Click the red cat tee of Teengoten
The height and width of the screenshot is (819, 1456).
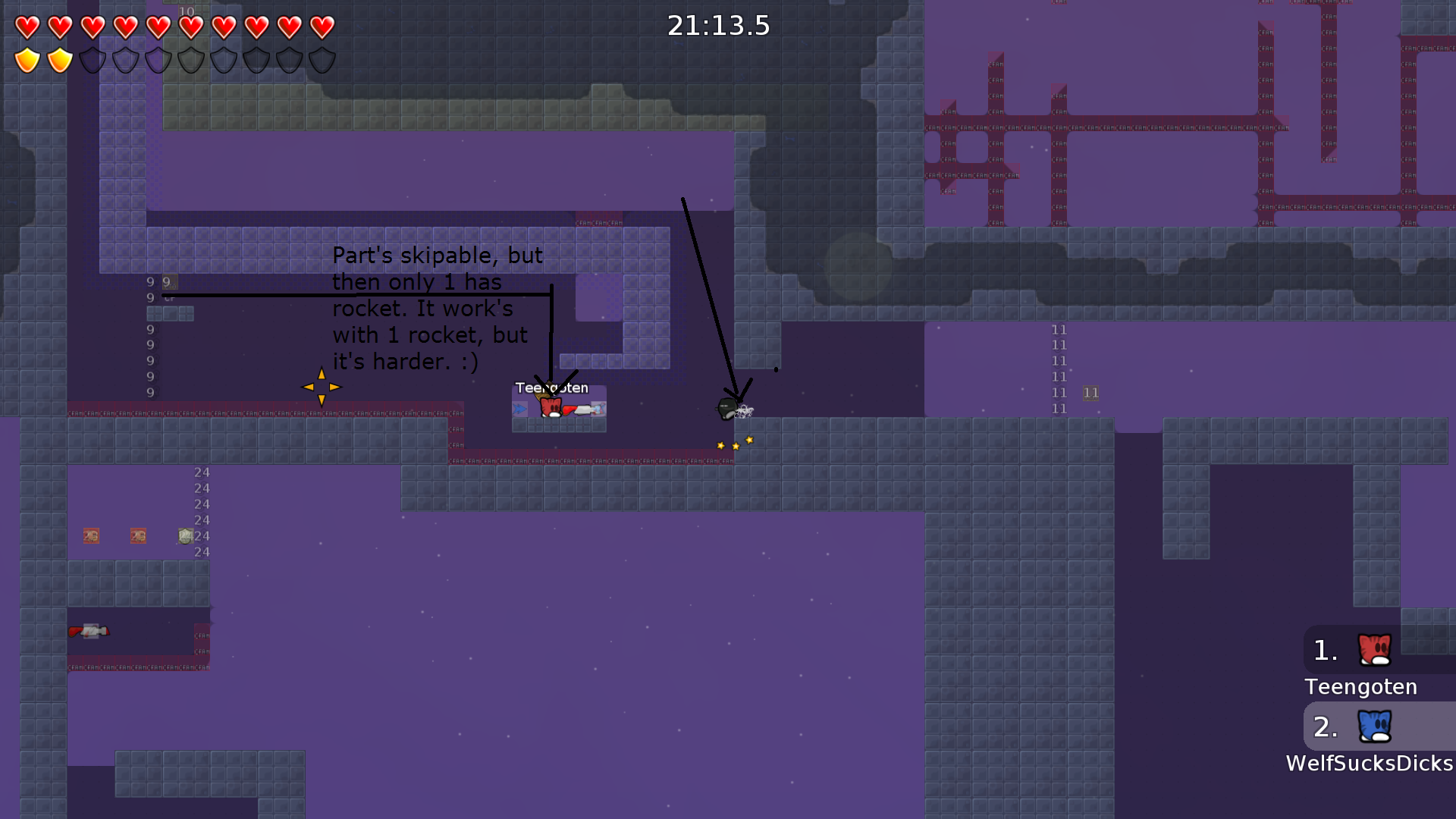550,406
